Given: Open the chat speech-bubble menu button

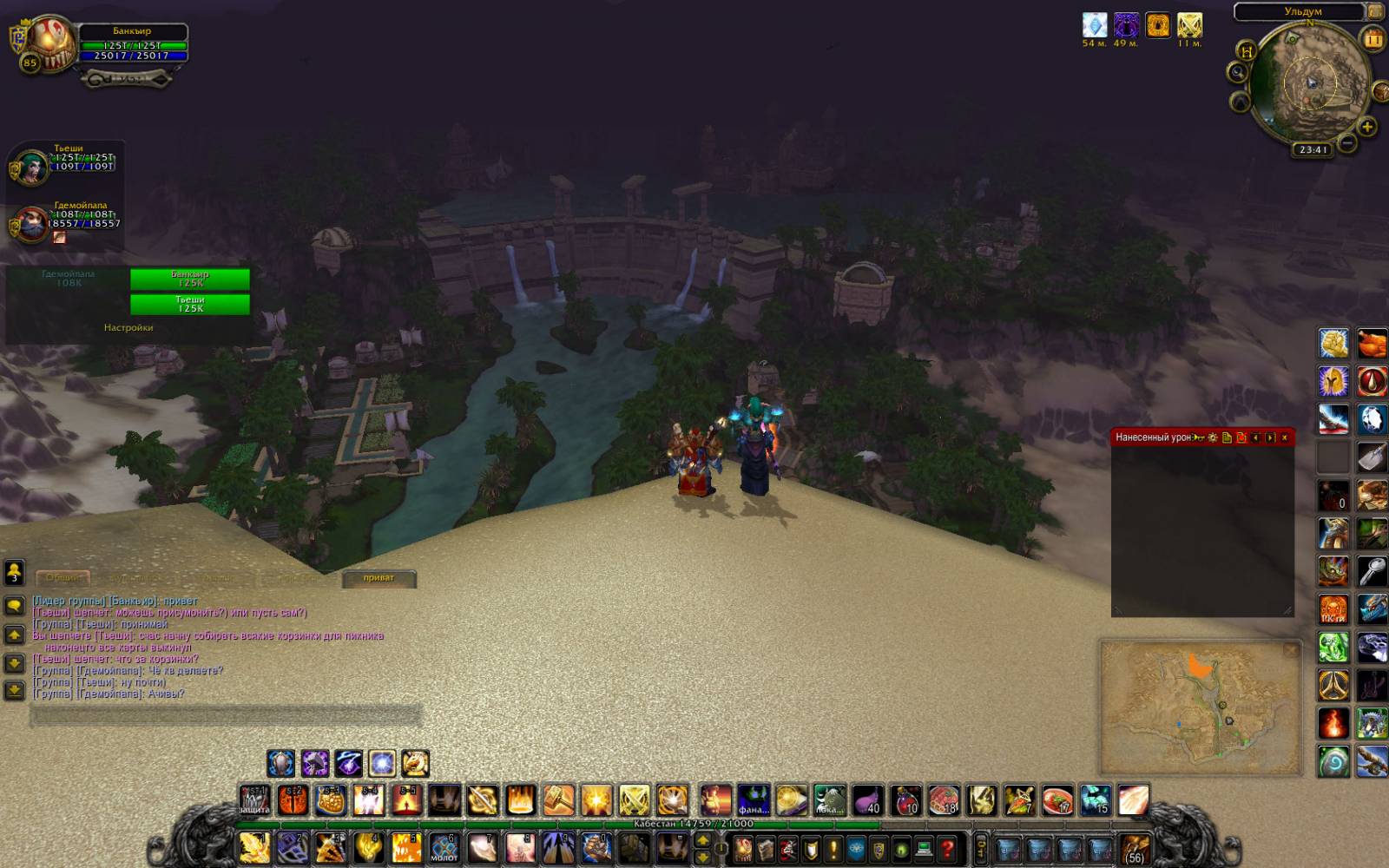Looking at the screenshot, I should coord(14,606).
